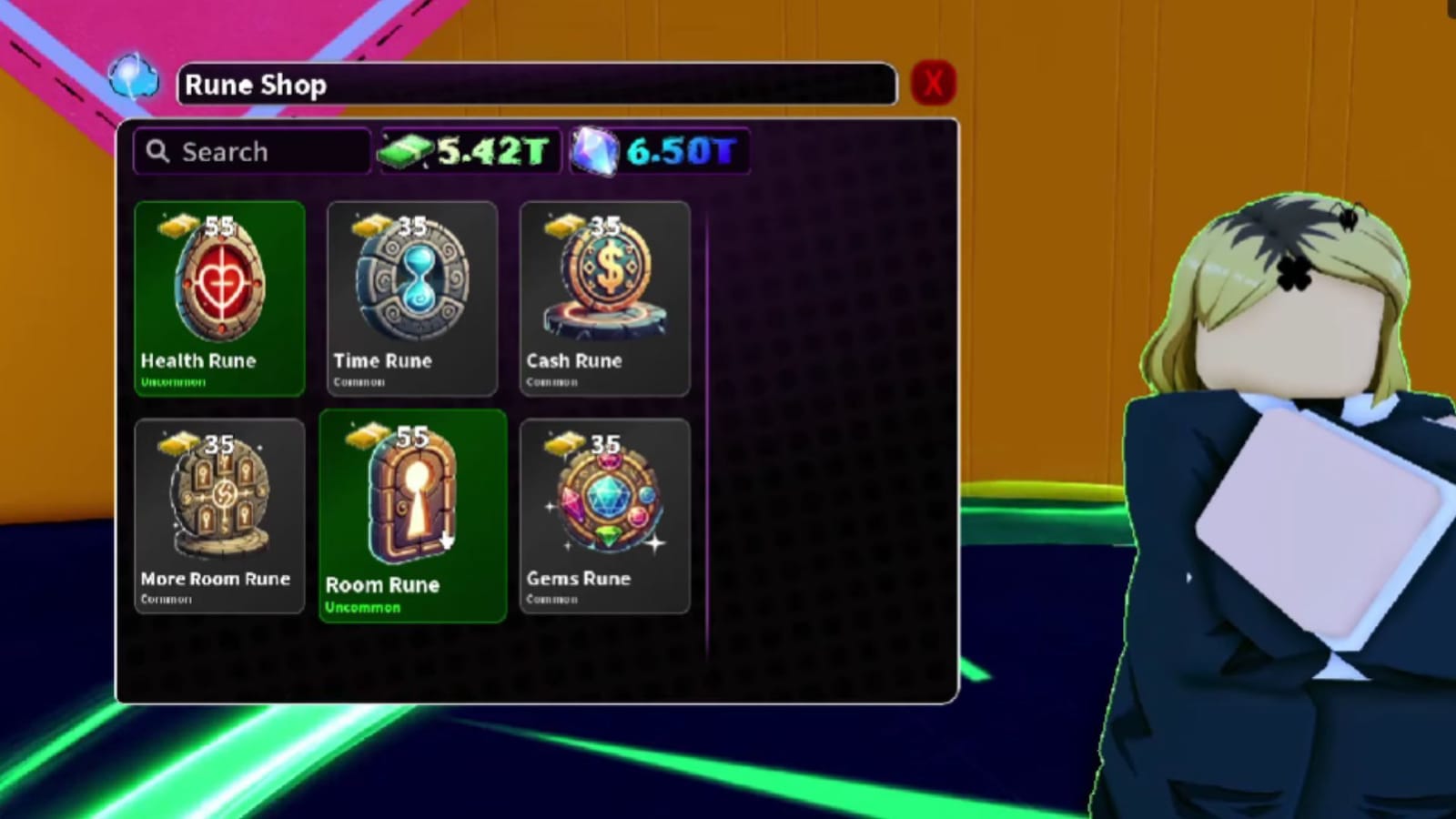Click the 6.50T gems balance display
This screenshot has height=819, width=1456.
[660, 152]
